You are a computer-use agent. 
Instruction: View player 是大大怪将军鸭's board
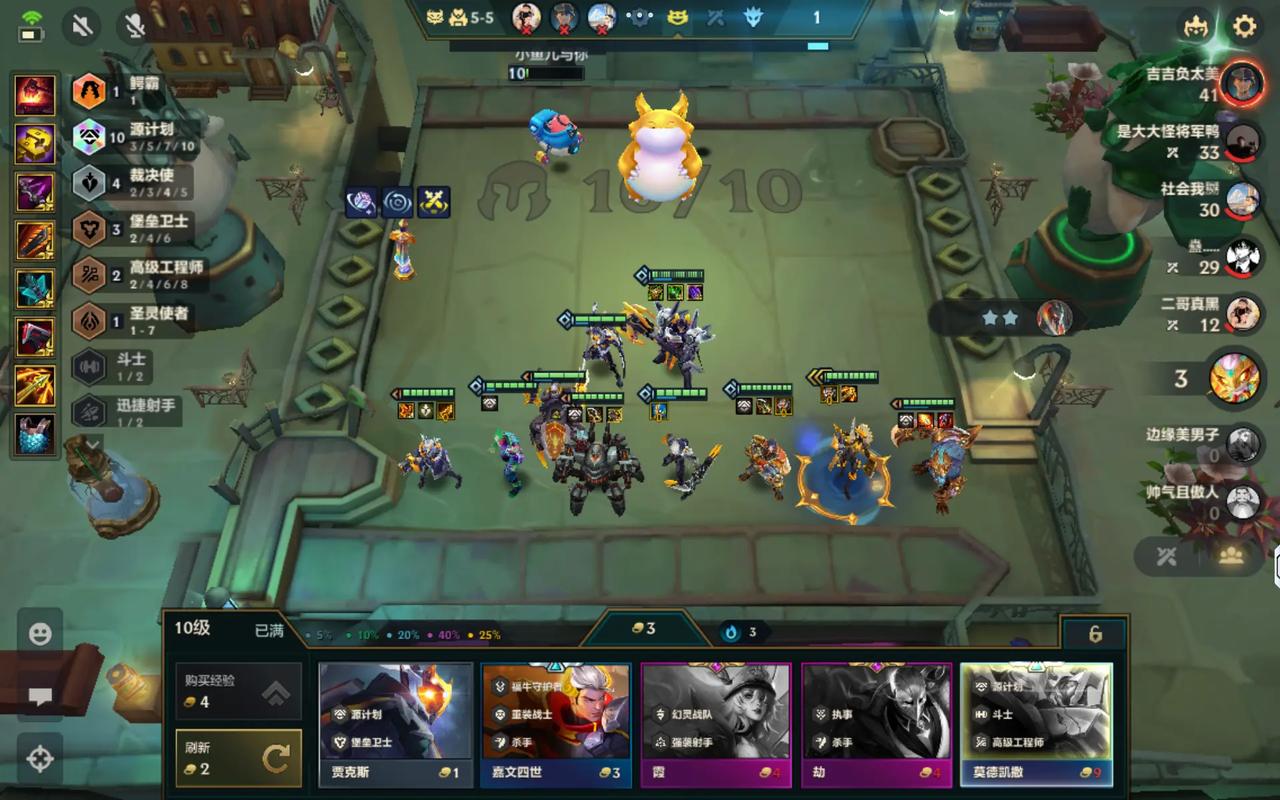click(1242, 142)
